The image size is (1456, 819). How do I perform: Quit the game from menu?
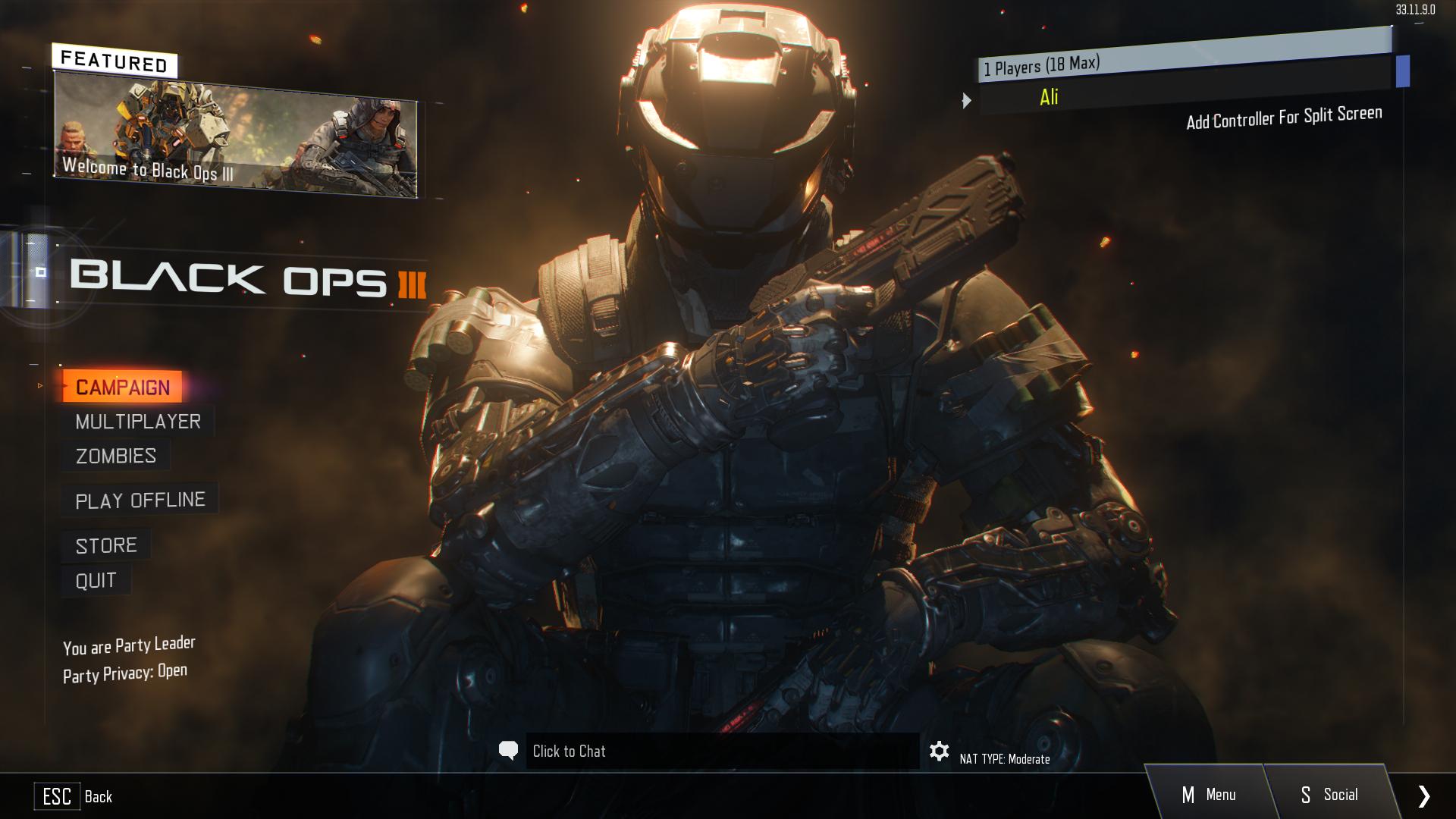coord(96,581)
